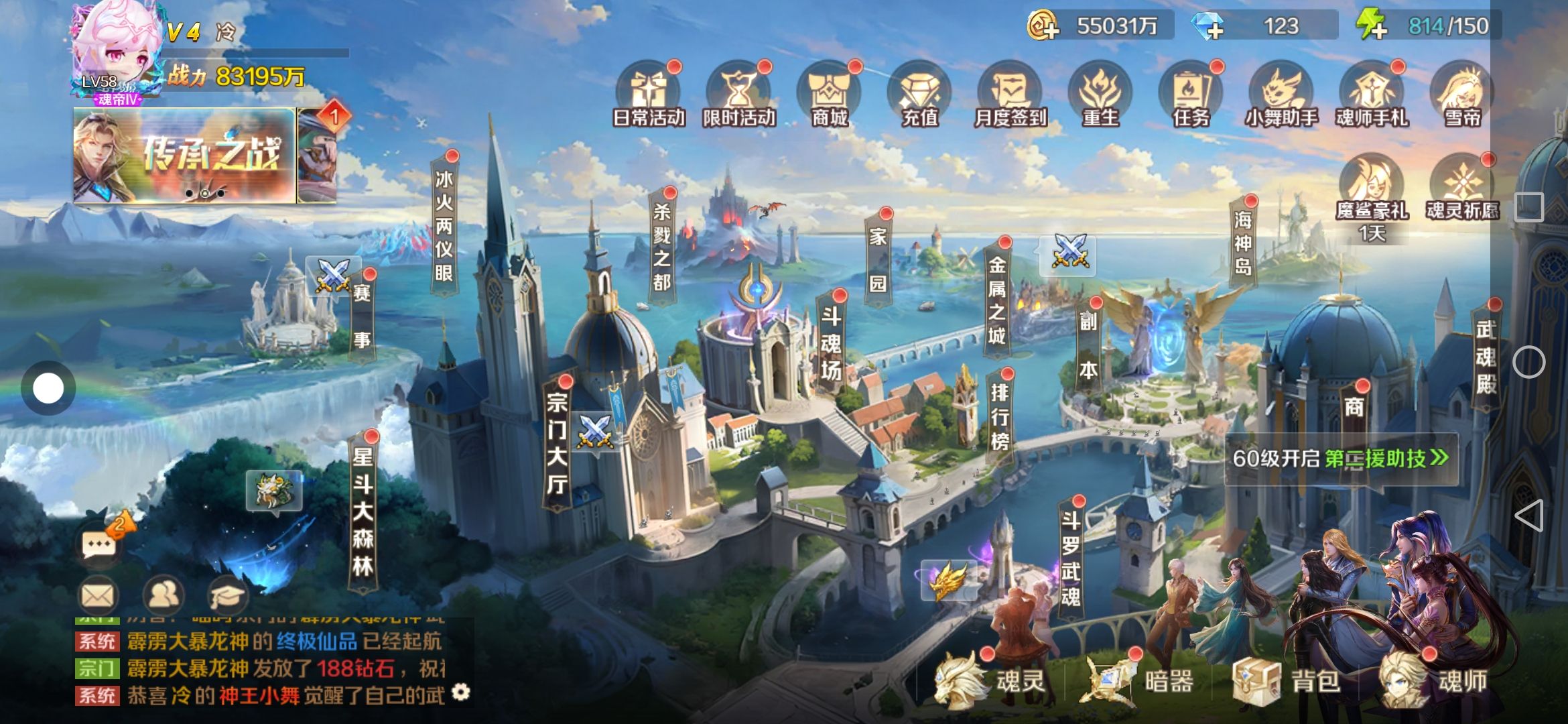Viewport: 1568px width, 724px height.
Task: Enter the 斗魂场 arena
Action: (831, 343)
